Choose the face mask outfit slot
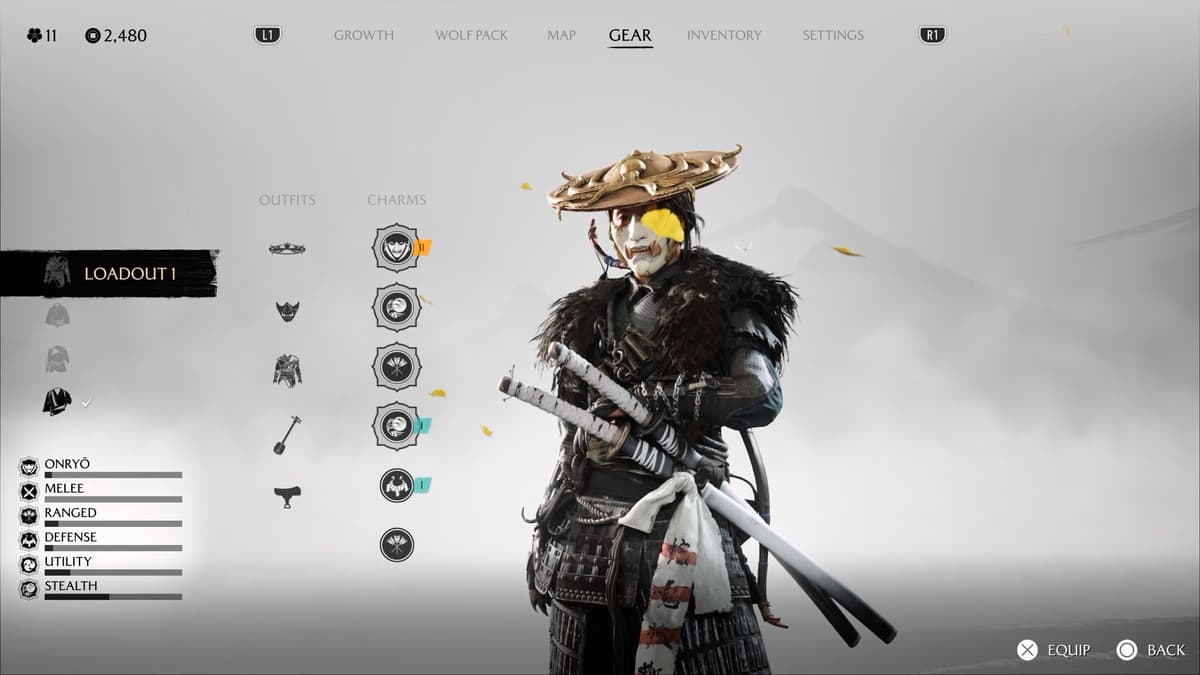 pyautogui.click(x=287, y=311)
